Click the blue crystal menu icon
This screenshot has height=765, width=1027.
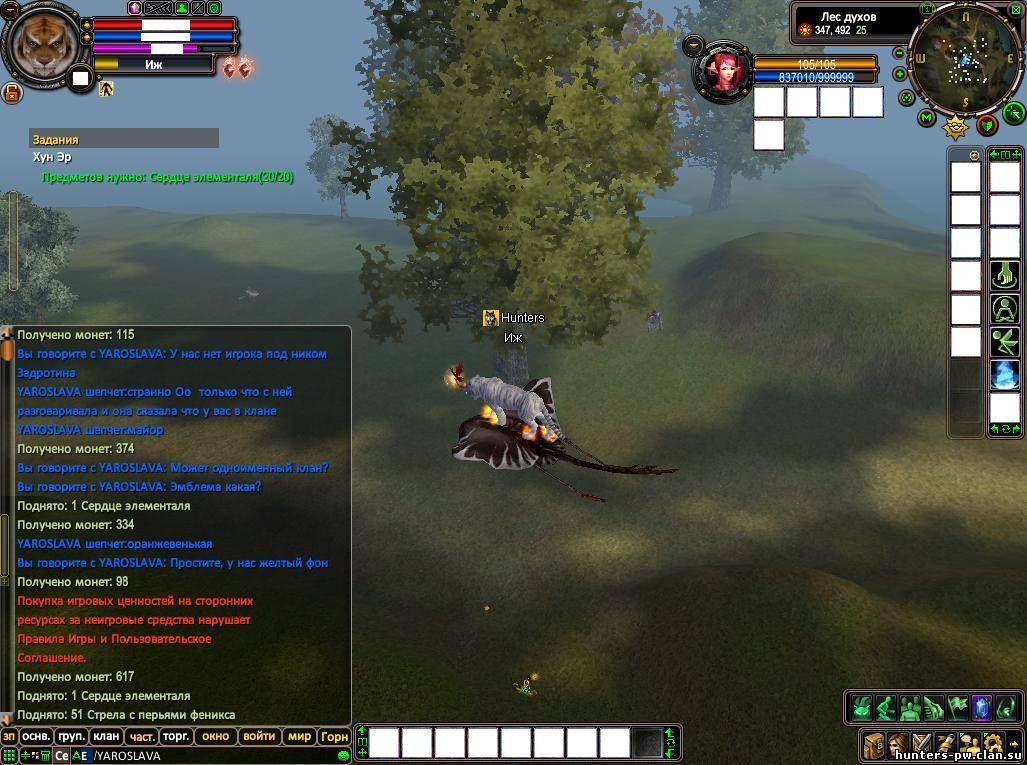981,707
